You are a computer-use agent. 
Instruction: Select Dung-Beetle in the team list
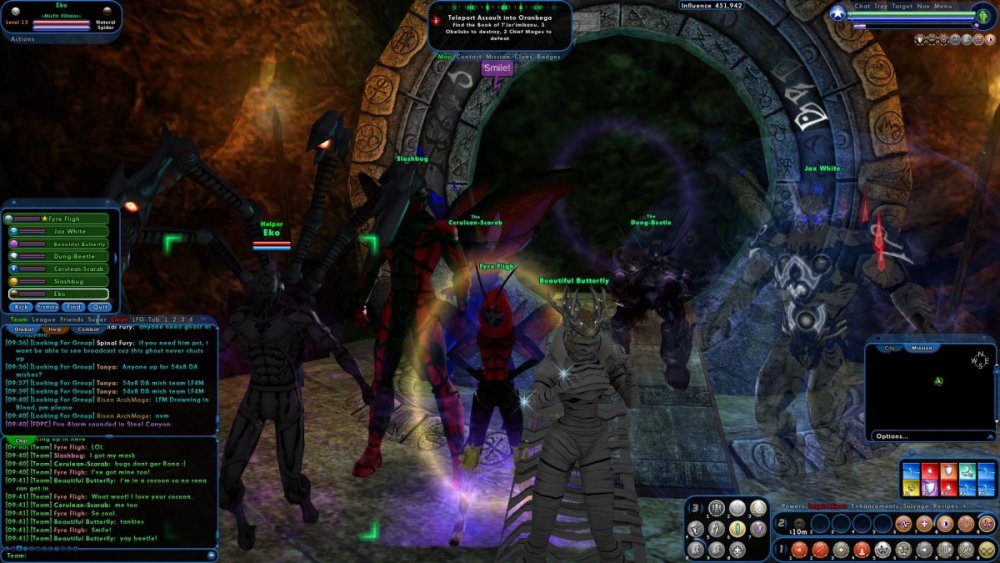[68, 256]
